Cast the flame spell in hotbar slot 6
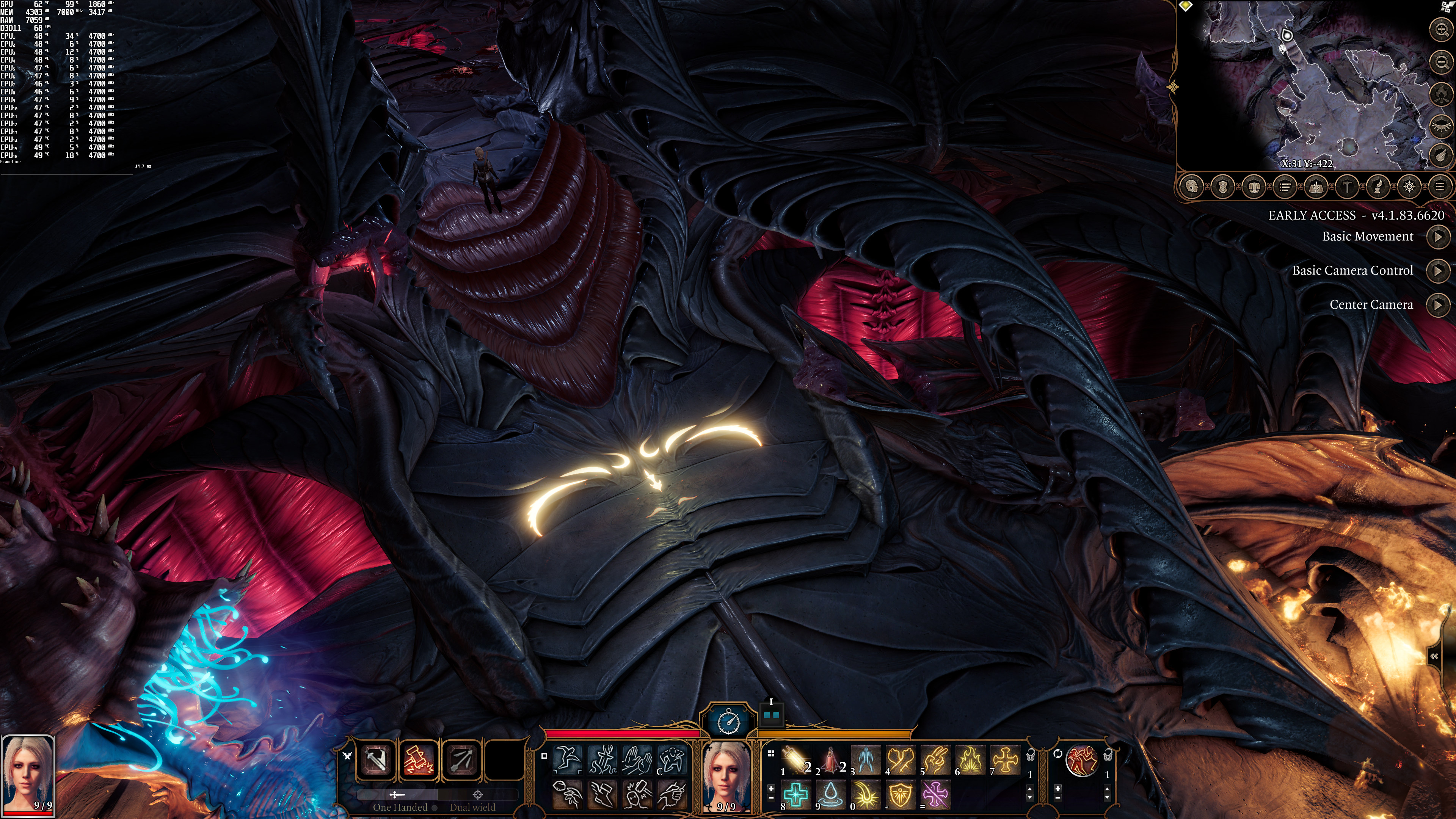This screenshot has height=819, width=1456. pyautogui.click(x=971, y=758)
